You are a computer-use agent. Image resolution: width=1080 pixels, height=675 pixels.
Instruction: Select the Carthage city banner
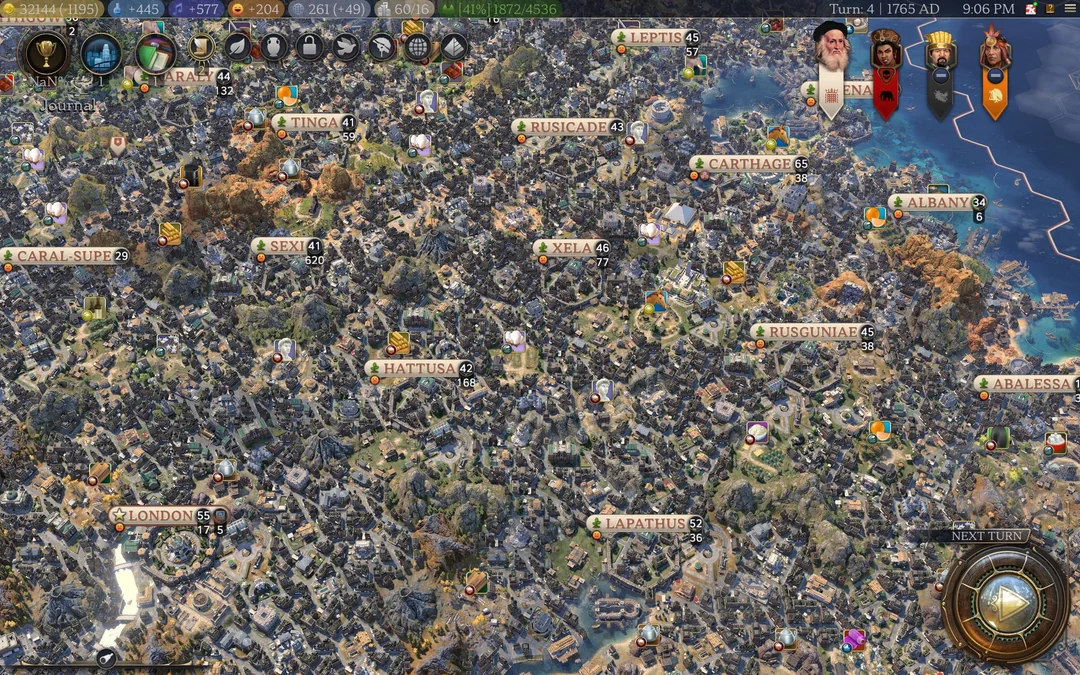click(748, 164)
